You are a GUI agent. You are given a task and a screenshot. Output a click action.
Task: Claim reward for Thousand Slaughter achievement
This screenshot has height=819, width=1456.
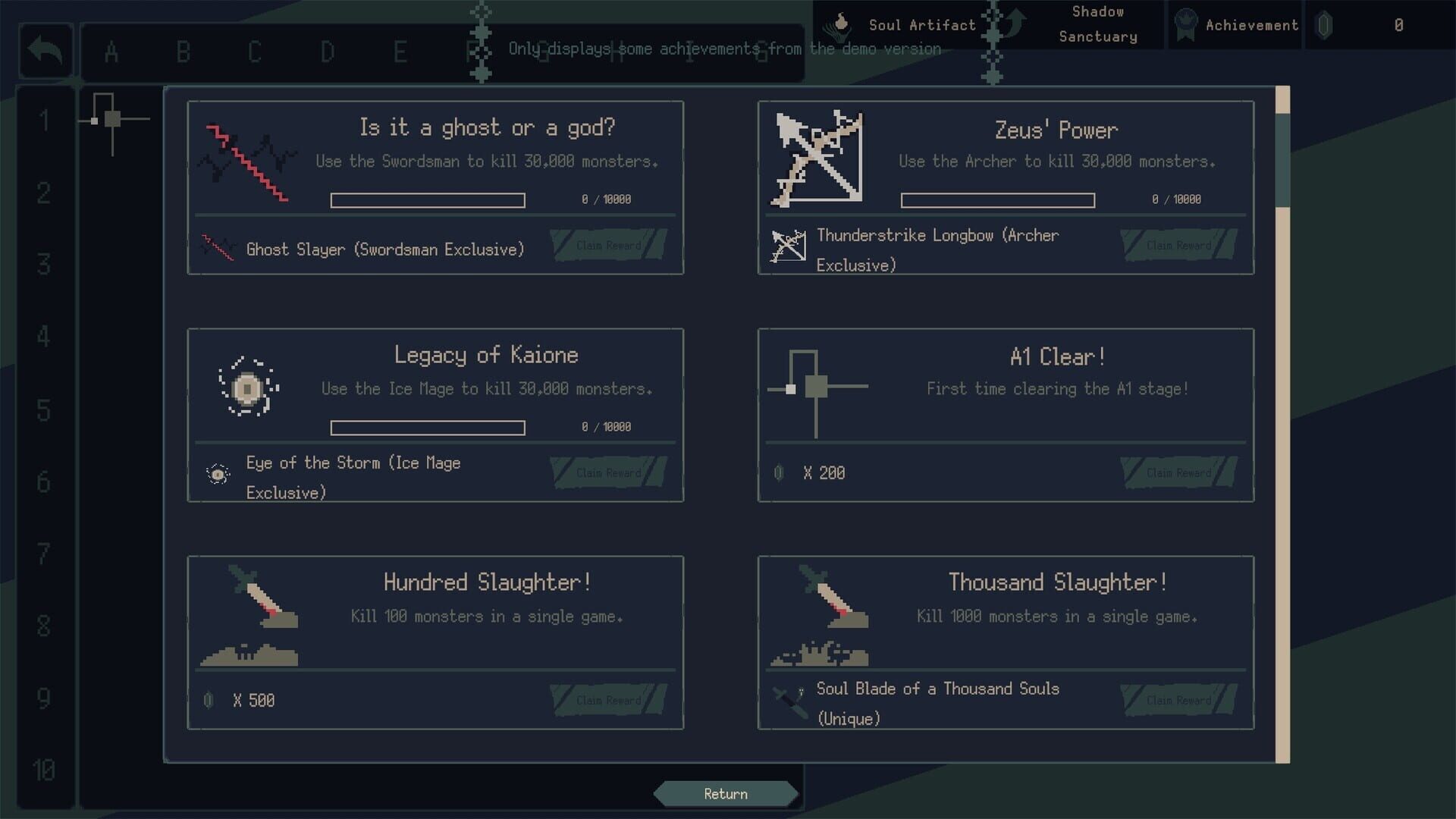pyautogui.click(x=1178, y=699)
